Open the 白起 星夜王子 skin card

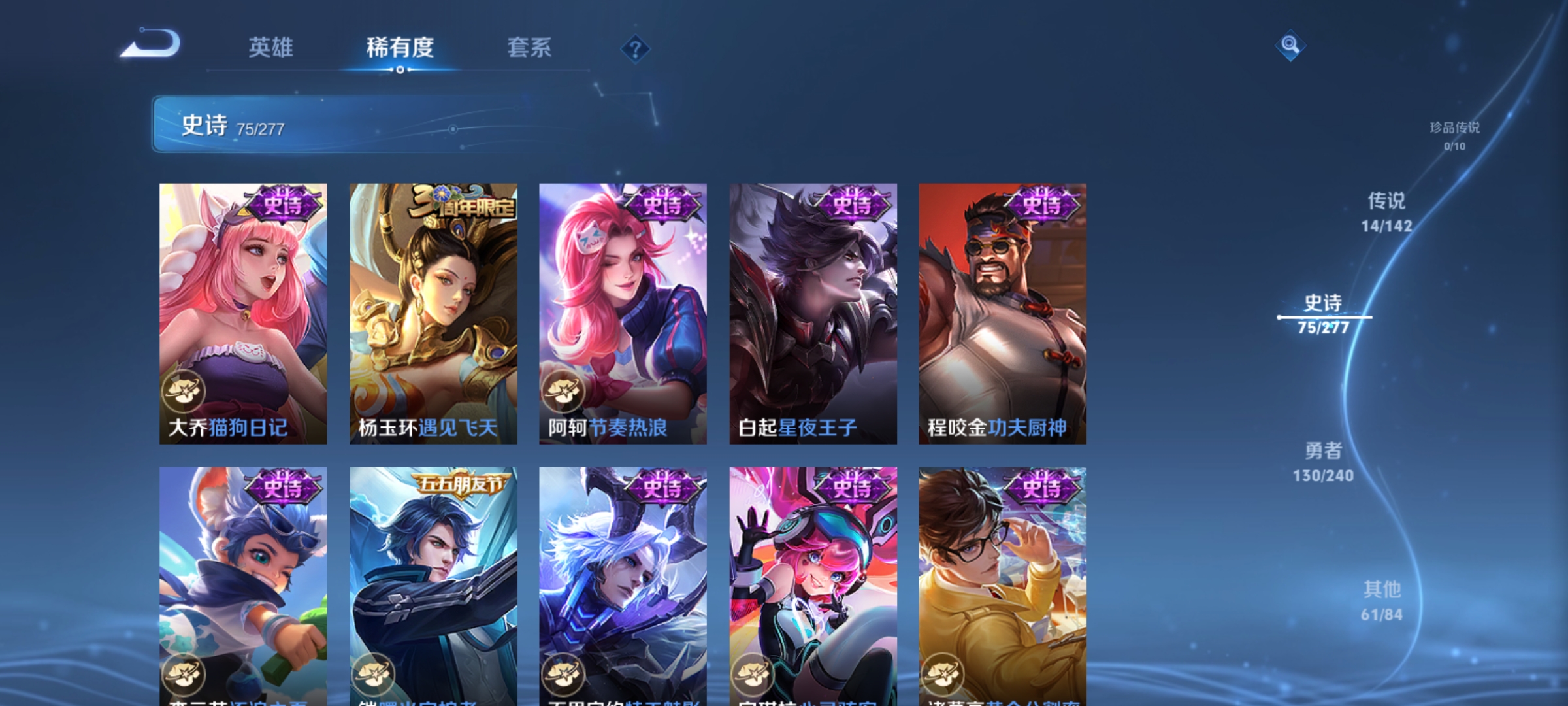(x=810, y=314)
